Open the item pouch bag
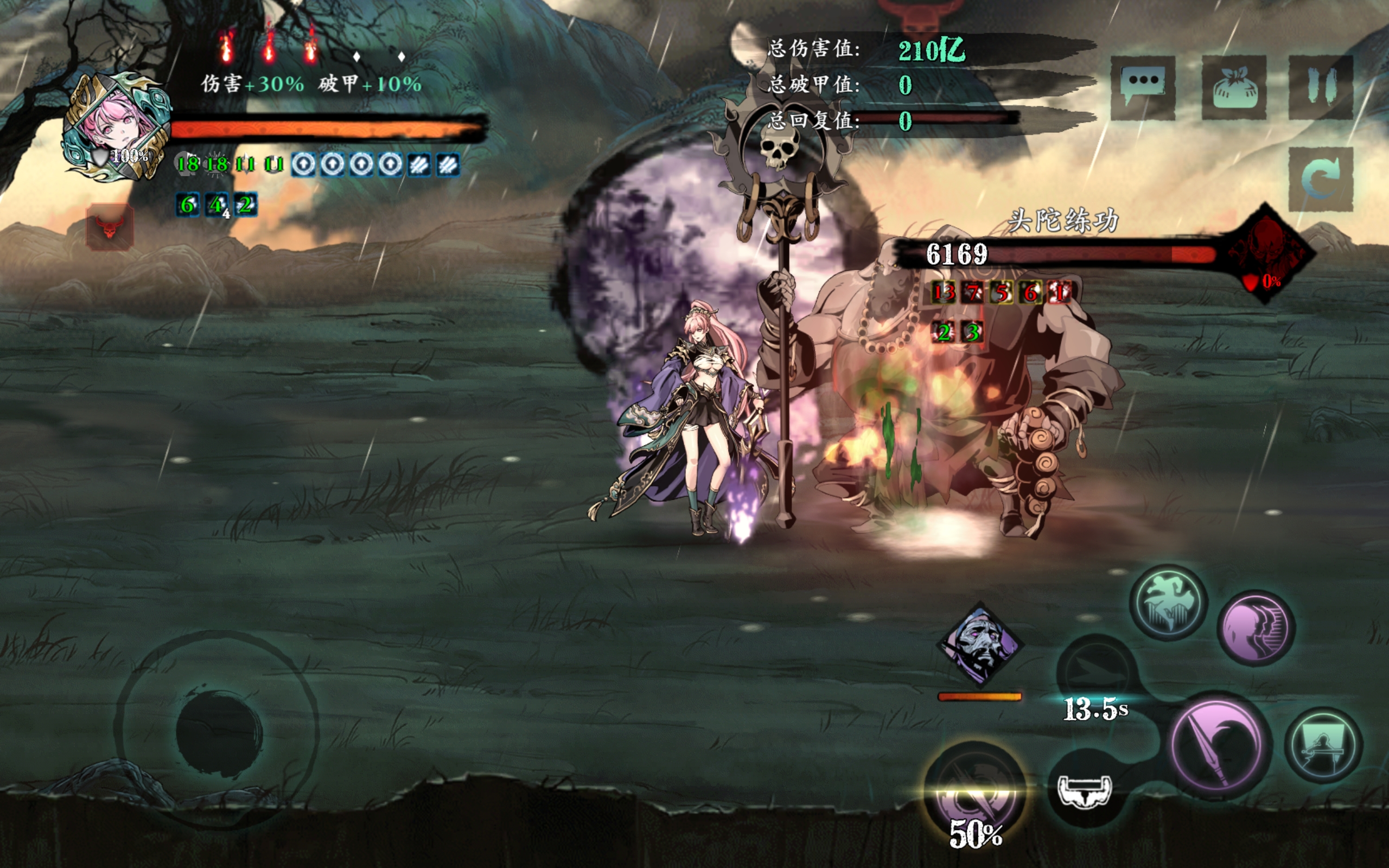This screenshot has height=868, width=1389. coord(1234,87)
